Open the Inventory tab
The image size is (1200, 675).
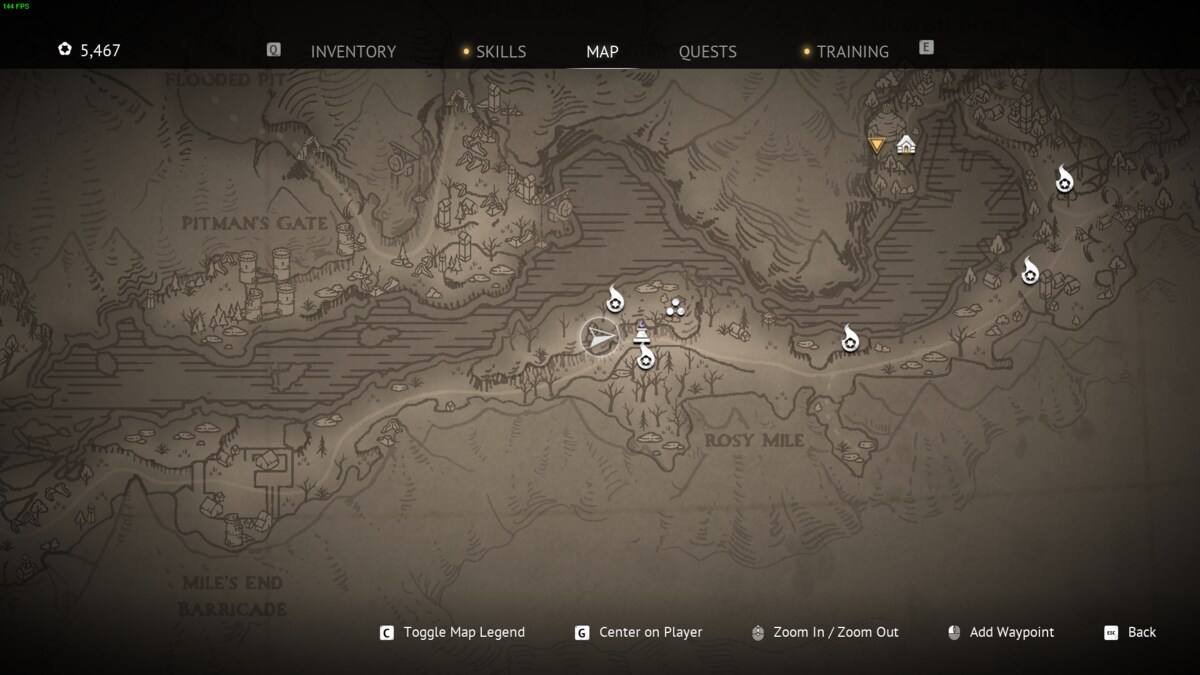click(x=353, y=52)
